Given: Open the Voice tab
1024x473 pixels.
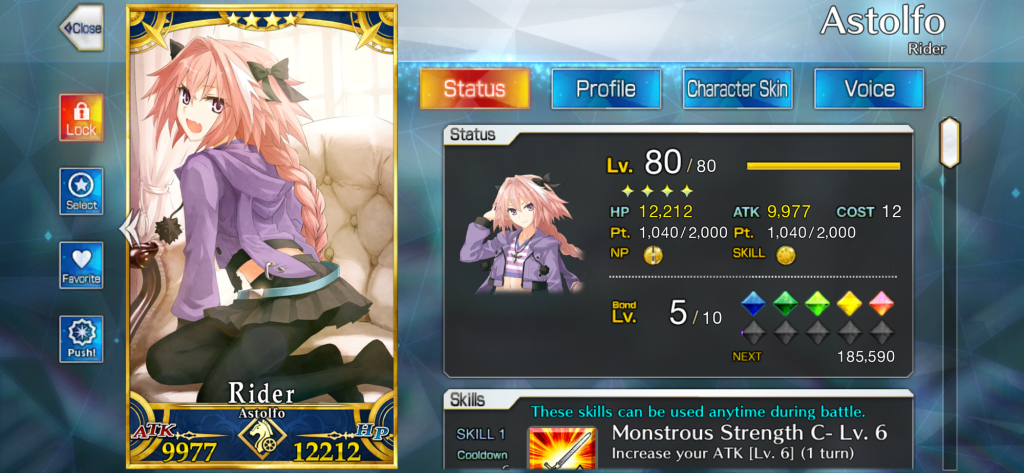Looking at the screenshot, I should pos(869,88).
